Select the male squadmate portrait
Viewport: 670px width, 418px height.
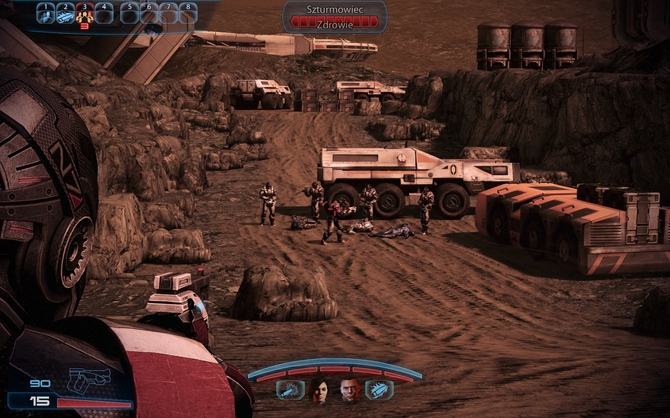click(x=350, y=389)
